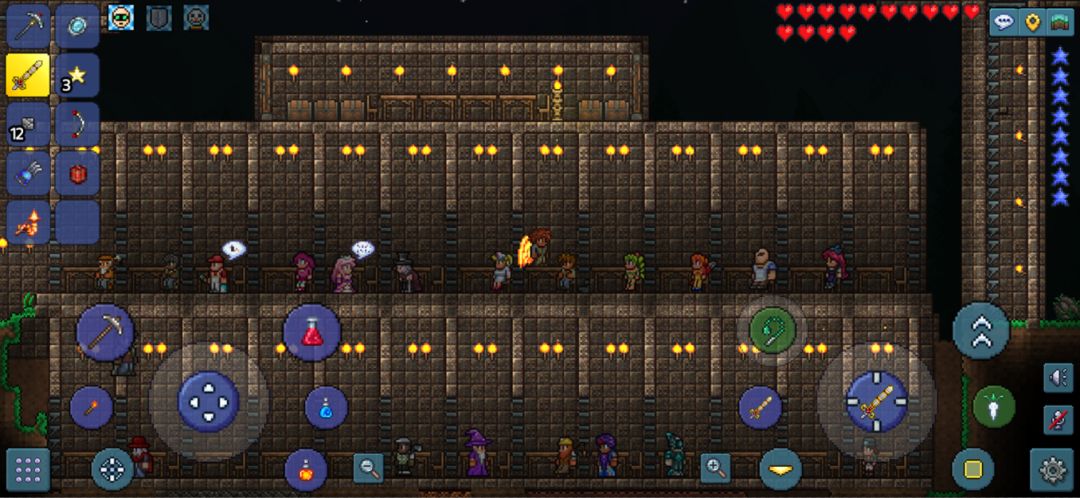This screenshot has height=498, width=1080.
Task: Open the settings gear
Action: [1052, 469]
